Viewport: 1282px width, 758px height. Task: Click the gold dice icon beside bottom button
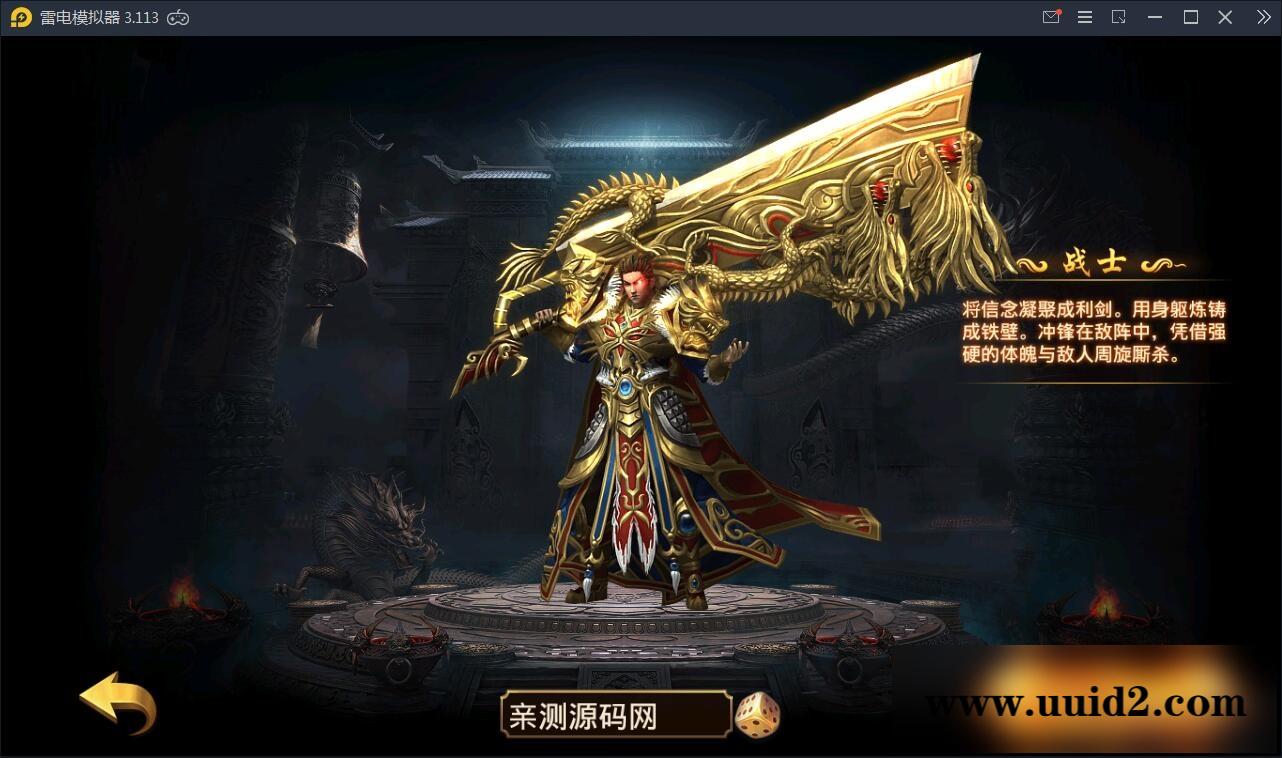(758, 715)
